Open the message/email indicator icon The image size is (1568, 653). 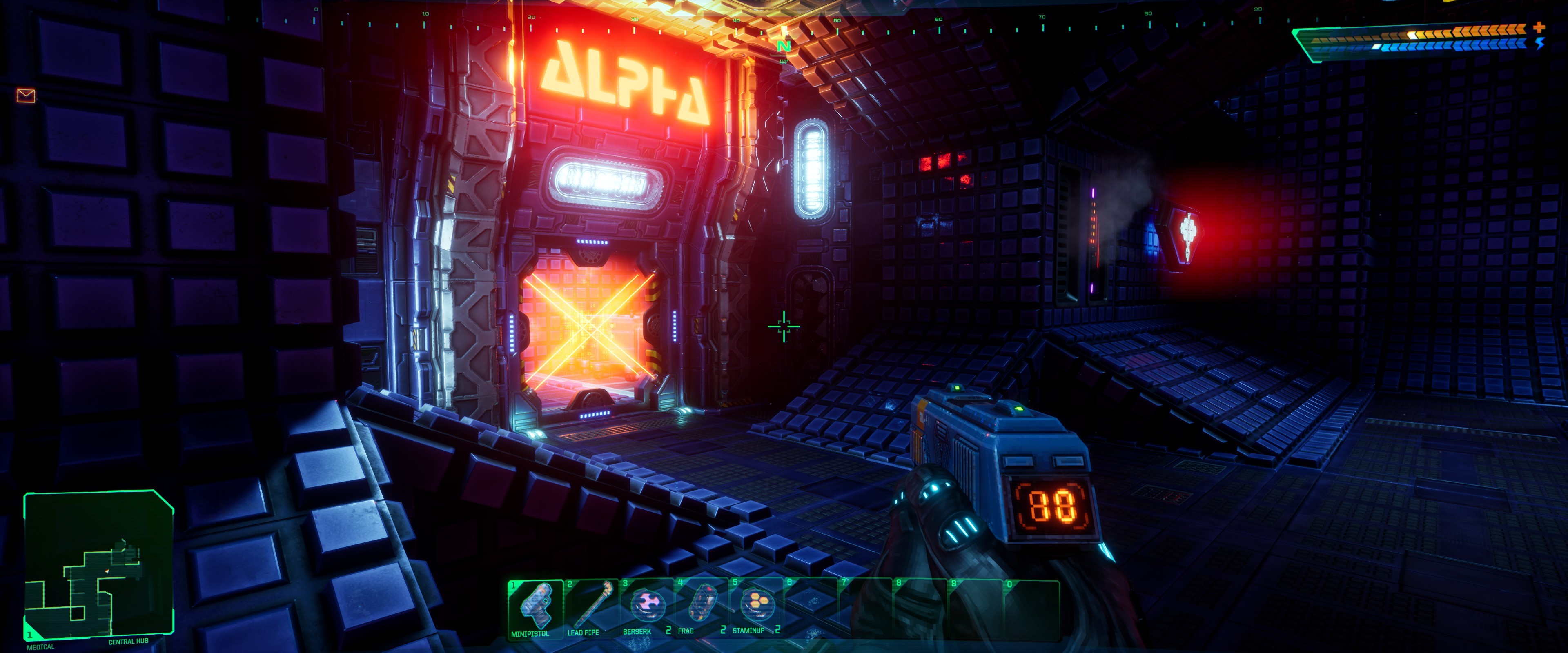coord(26,95)
